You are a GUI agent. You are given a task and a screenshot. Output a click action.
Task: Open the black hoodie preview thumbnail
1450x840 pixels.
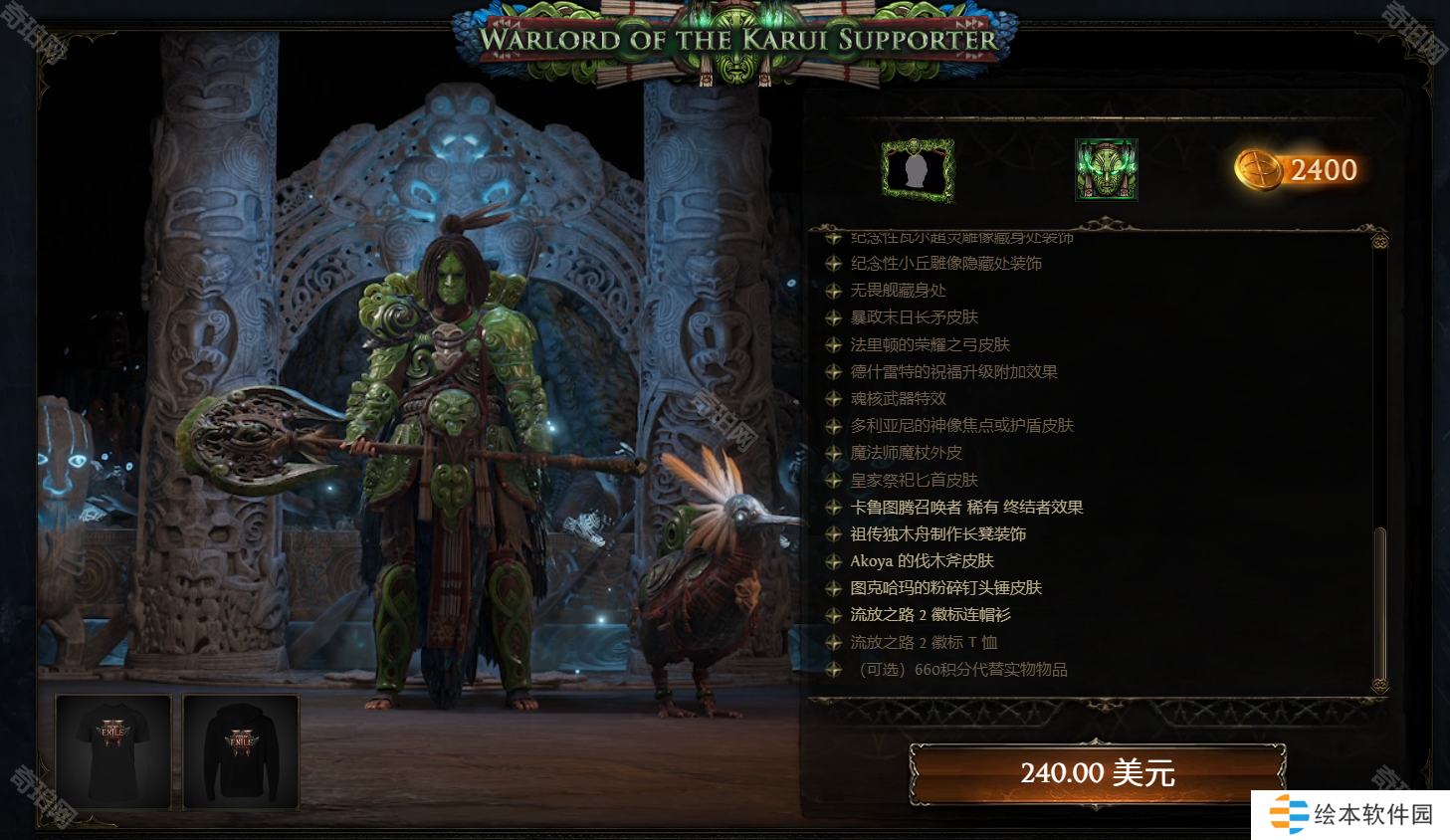click(x=241, y=749)
